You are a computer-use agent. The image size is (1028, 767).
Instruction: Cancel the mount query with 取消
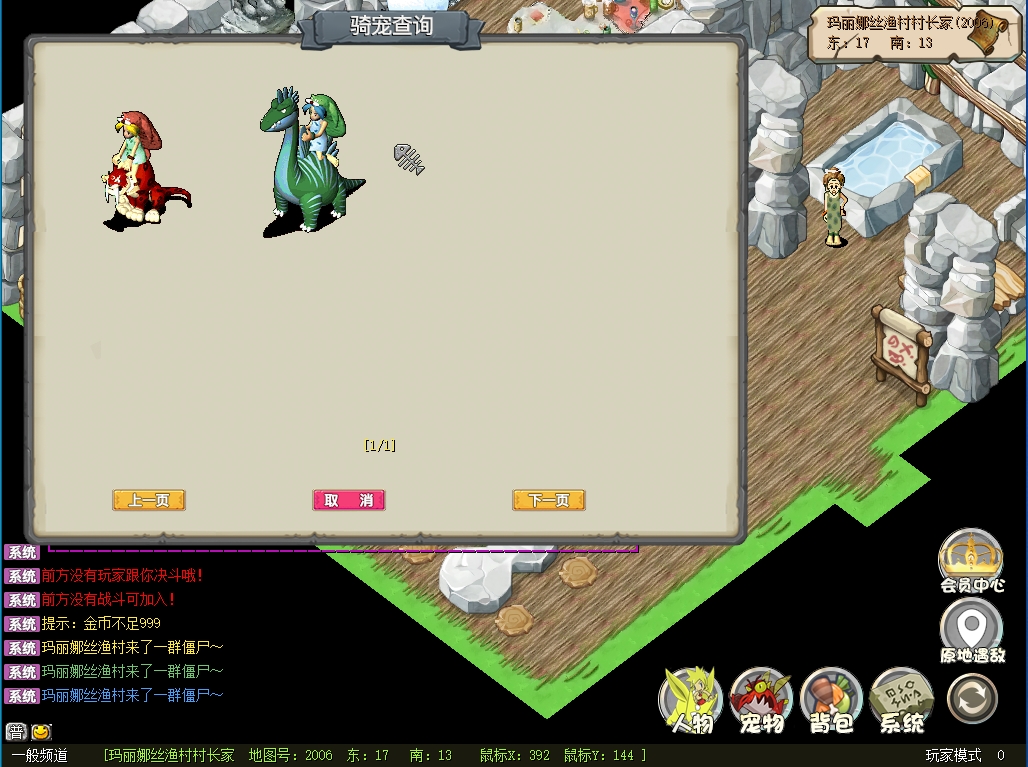(x=348, y=500)
